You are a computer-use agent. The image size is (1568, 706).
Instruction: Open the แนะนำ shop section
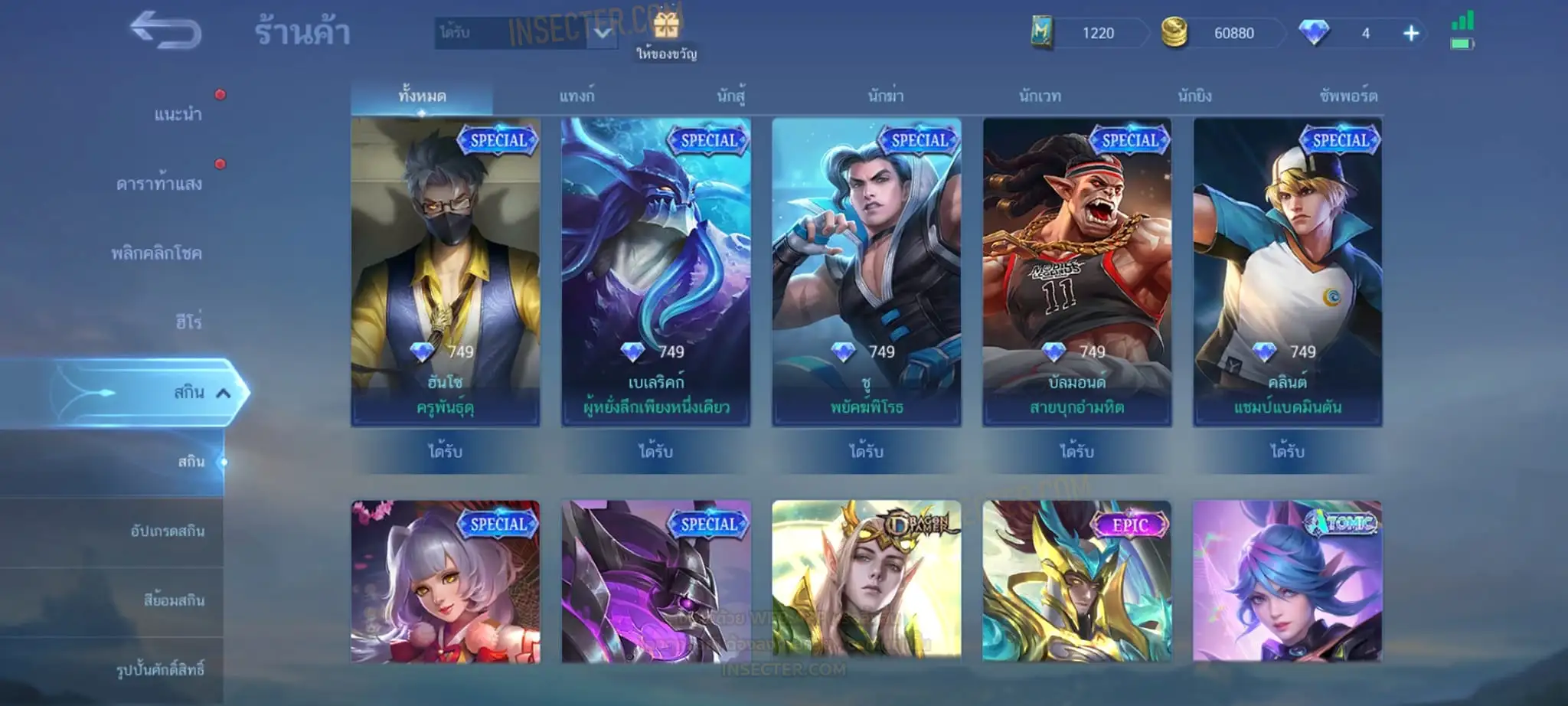click(x=178, y=115)
